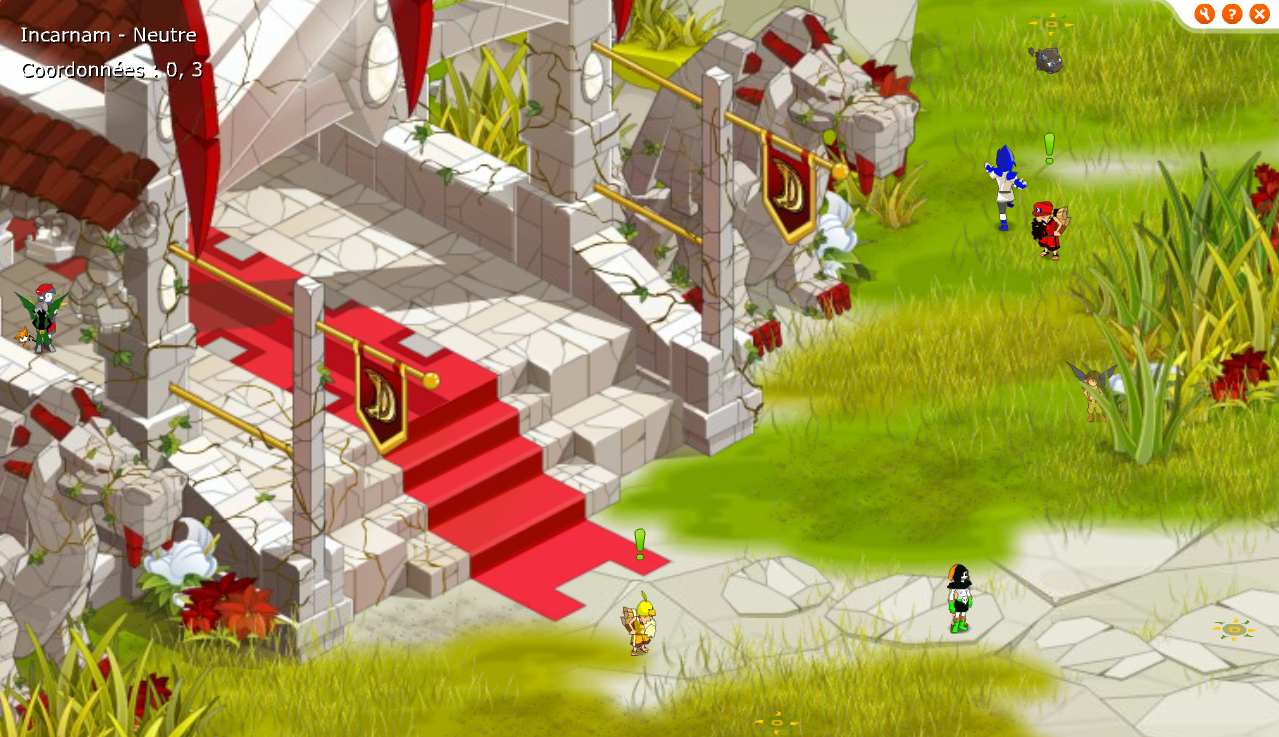
Task: Close the game with the orange X button
Action: [1259, 14]
